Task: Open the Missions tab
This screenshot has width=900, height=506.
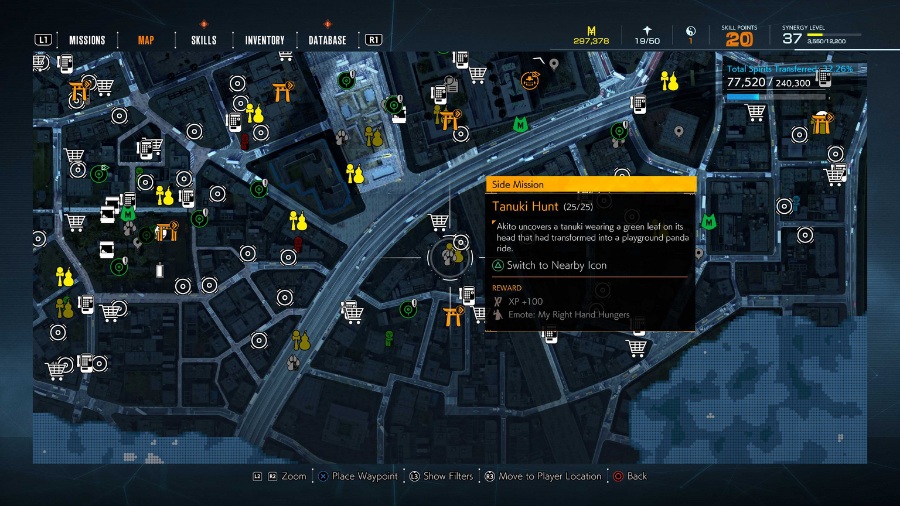Action: pyautogui.click(x=87, y=40)
